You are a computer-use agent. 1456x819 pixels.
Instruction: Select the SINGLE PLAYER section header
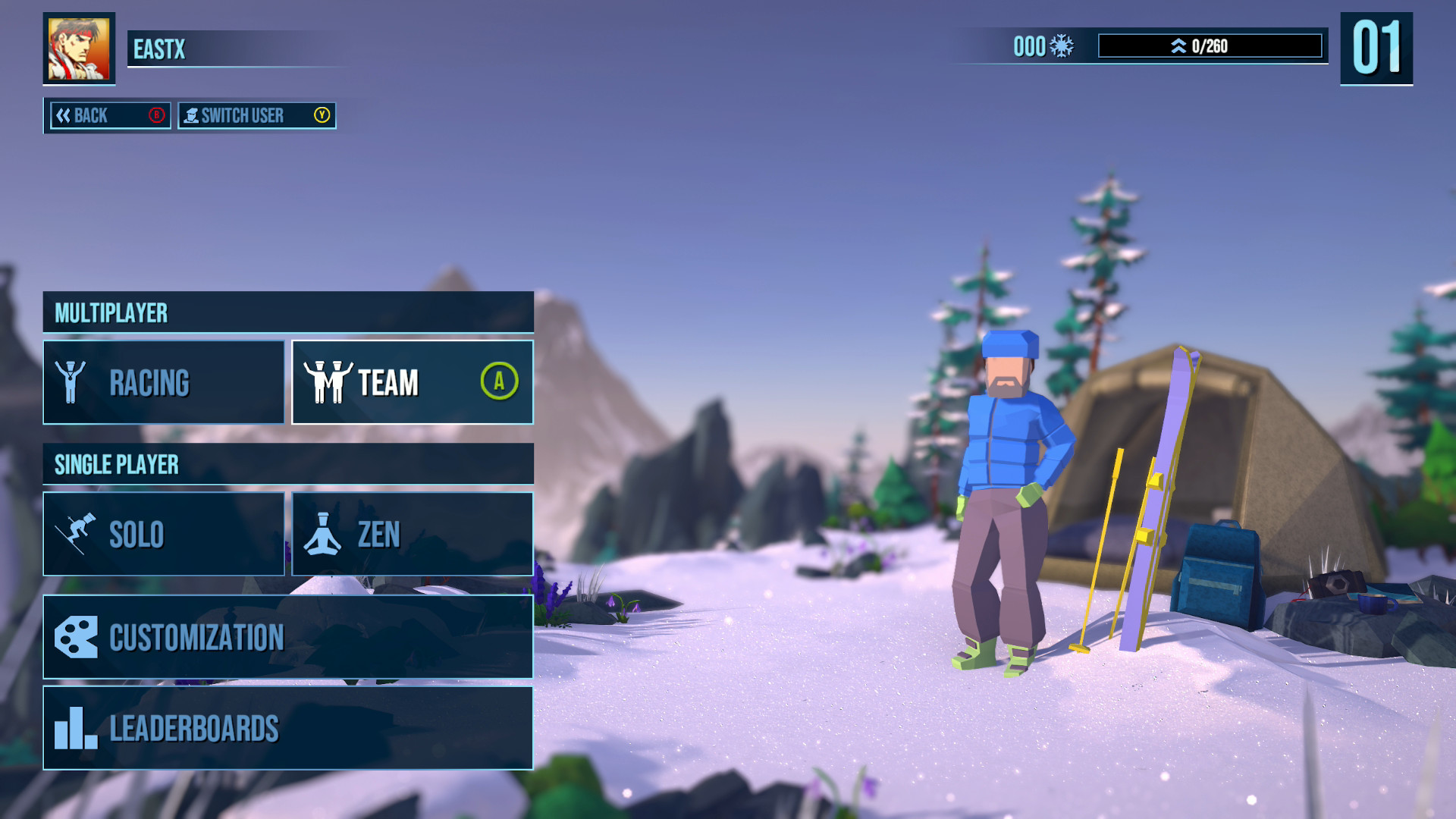(117, 463)
